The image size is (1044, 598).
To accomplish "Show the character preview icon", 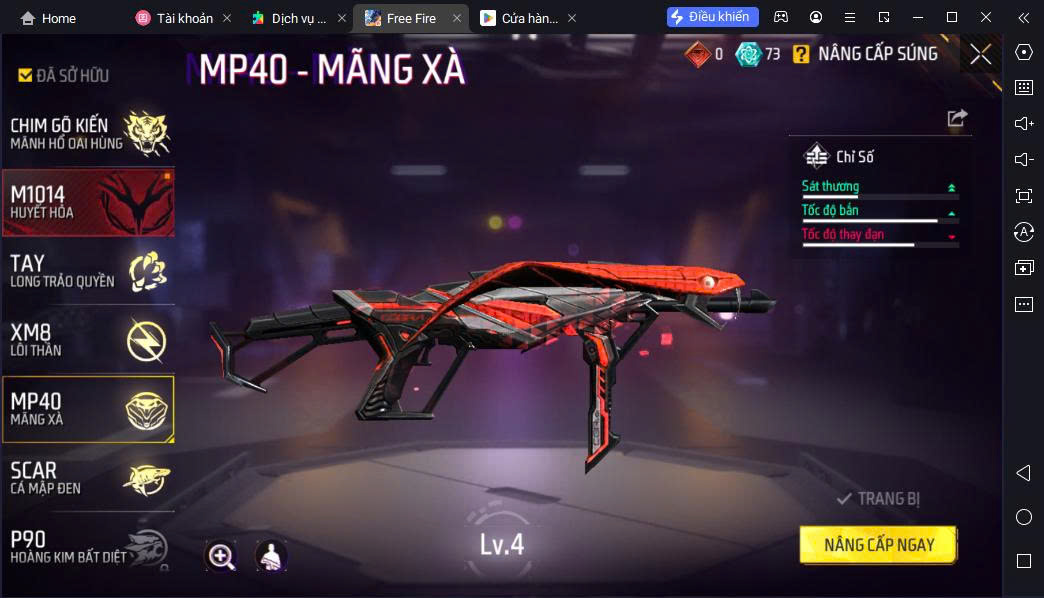I will click(x=271, y=556).
